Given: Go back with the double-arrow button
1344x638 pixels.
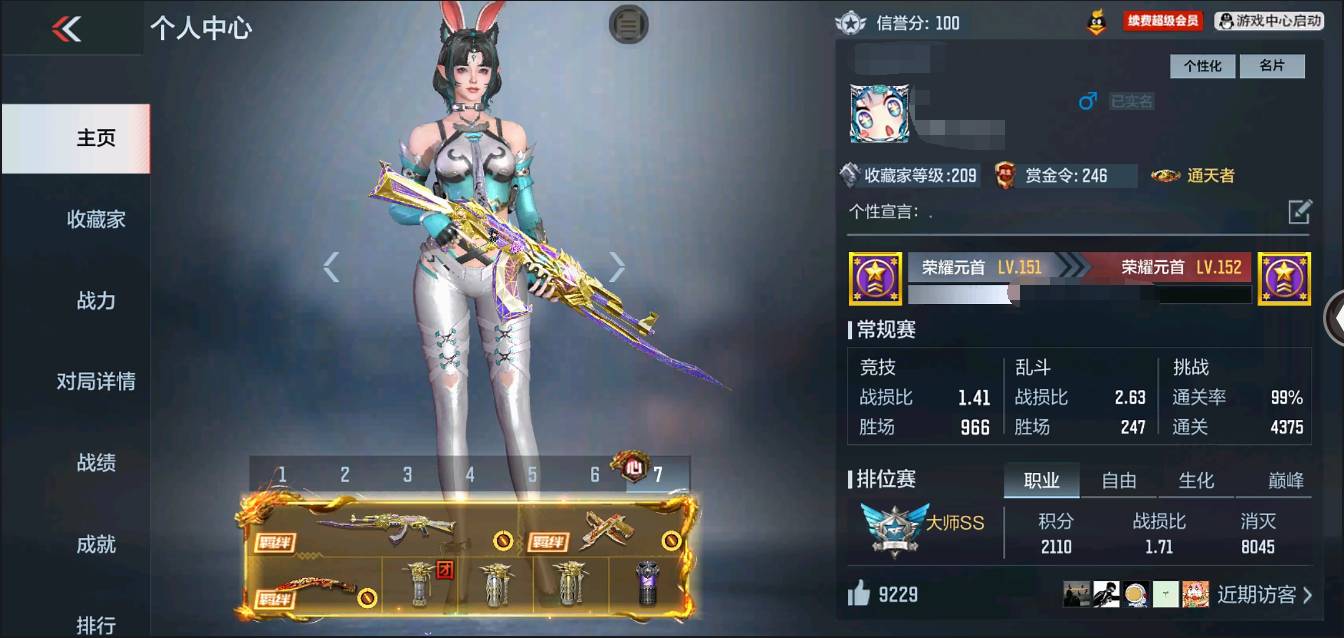Looking at the screenshot, I should click(x=67, y=29).
